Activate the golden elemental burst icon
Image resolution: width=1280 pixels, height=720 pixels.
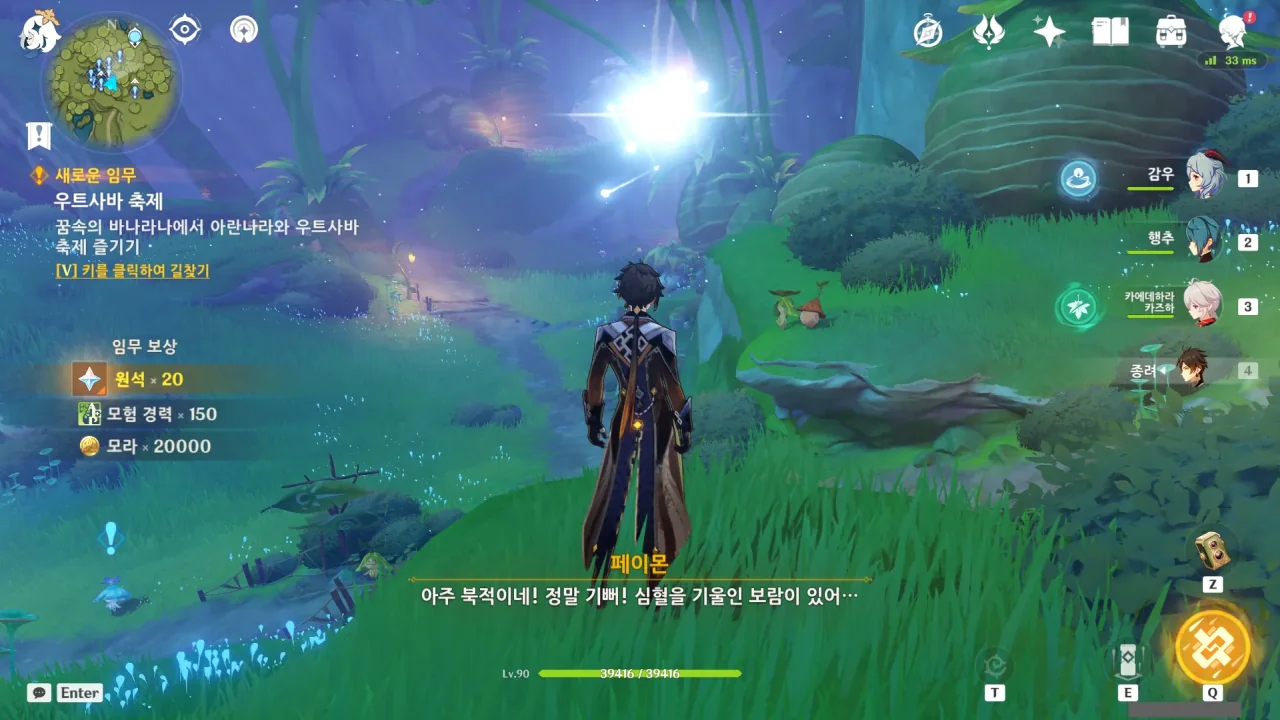coord(1212,646)
